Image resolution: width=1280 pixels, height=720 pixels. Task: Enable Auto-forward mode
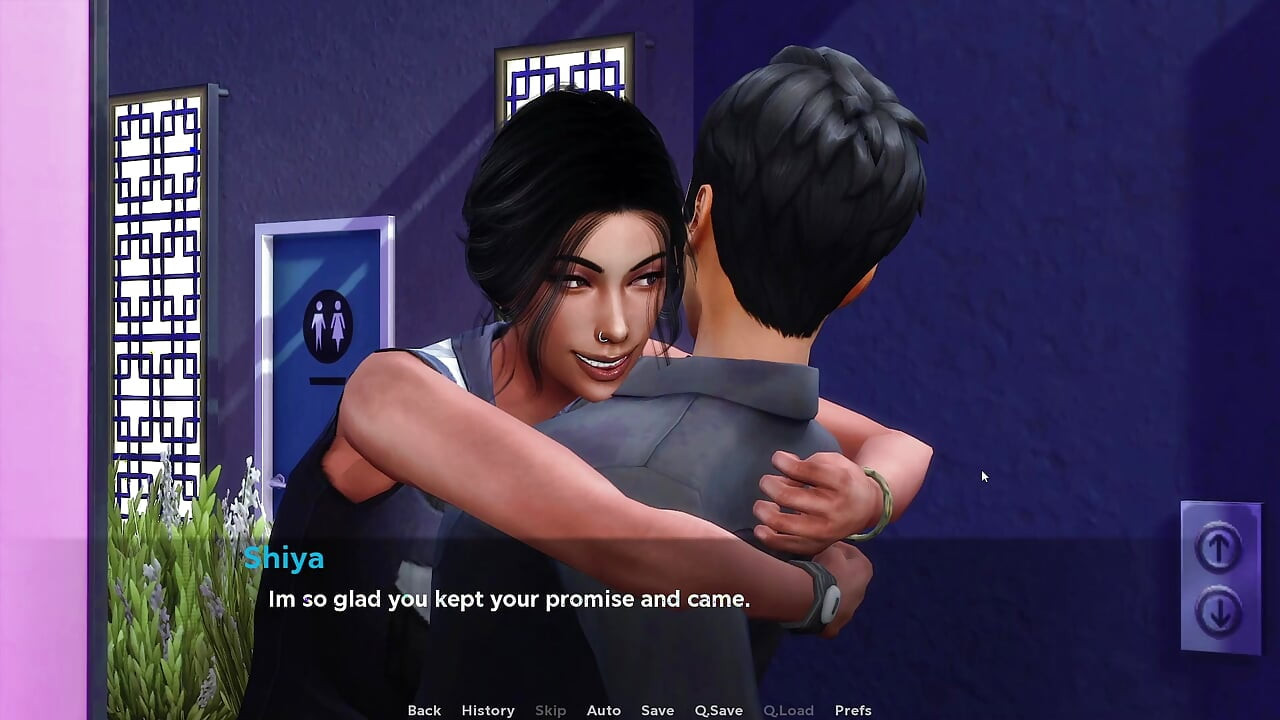click(604, 710)
